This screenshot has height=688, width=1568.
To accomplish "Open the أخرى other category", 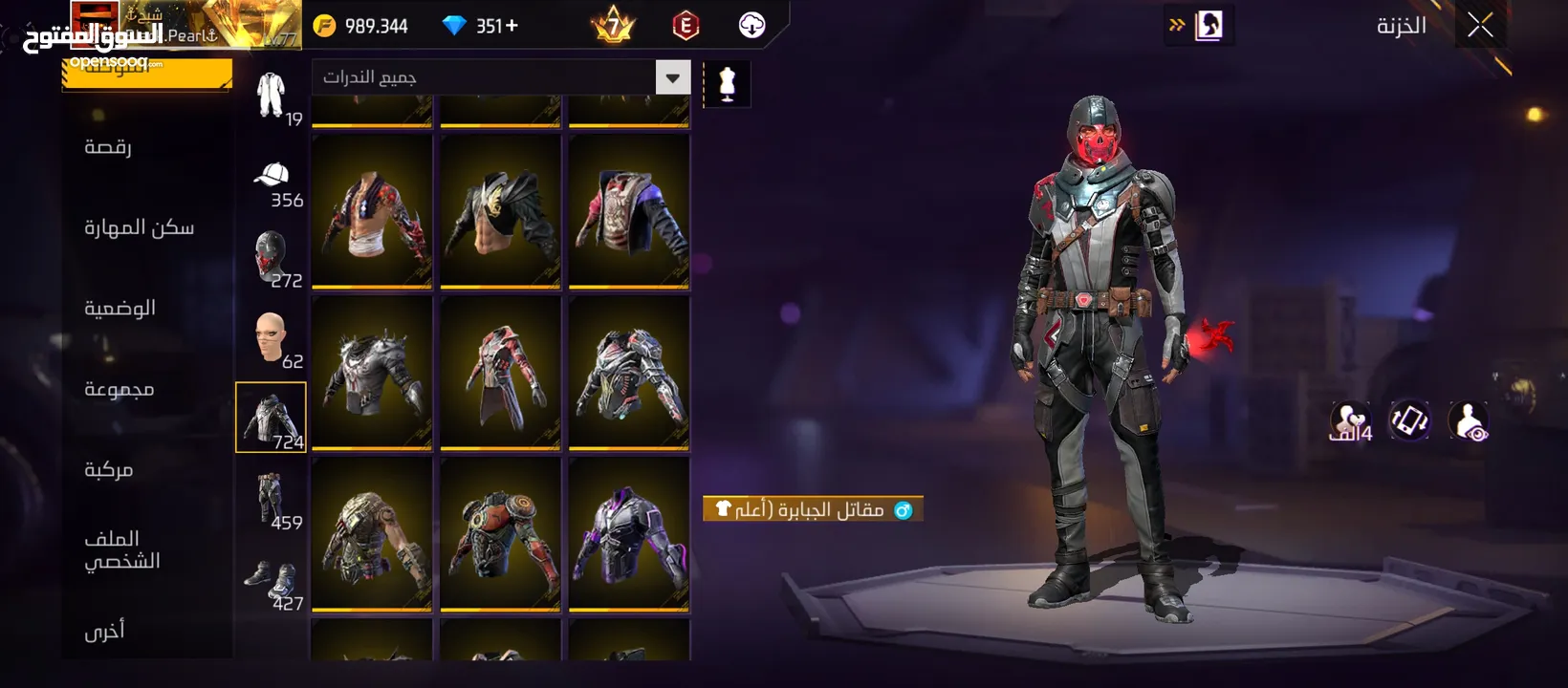I will pyautogui.click(x=104, y=631).
